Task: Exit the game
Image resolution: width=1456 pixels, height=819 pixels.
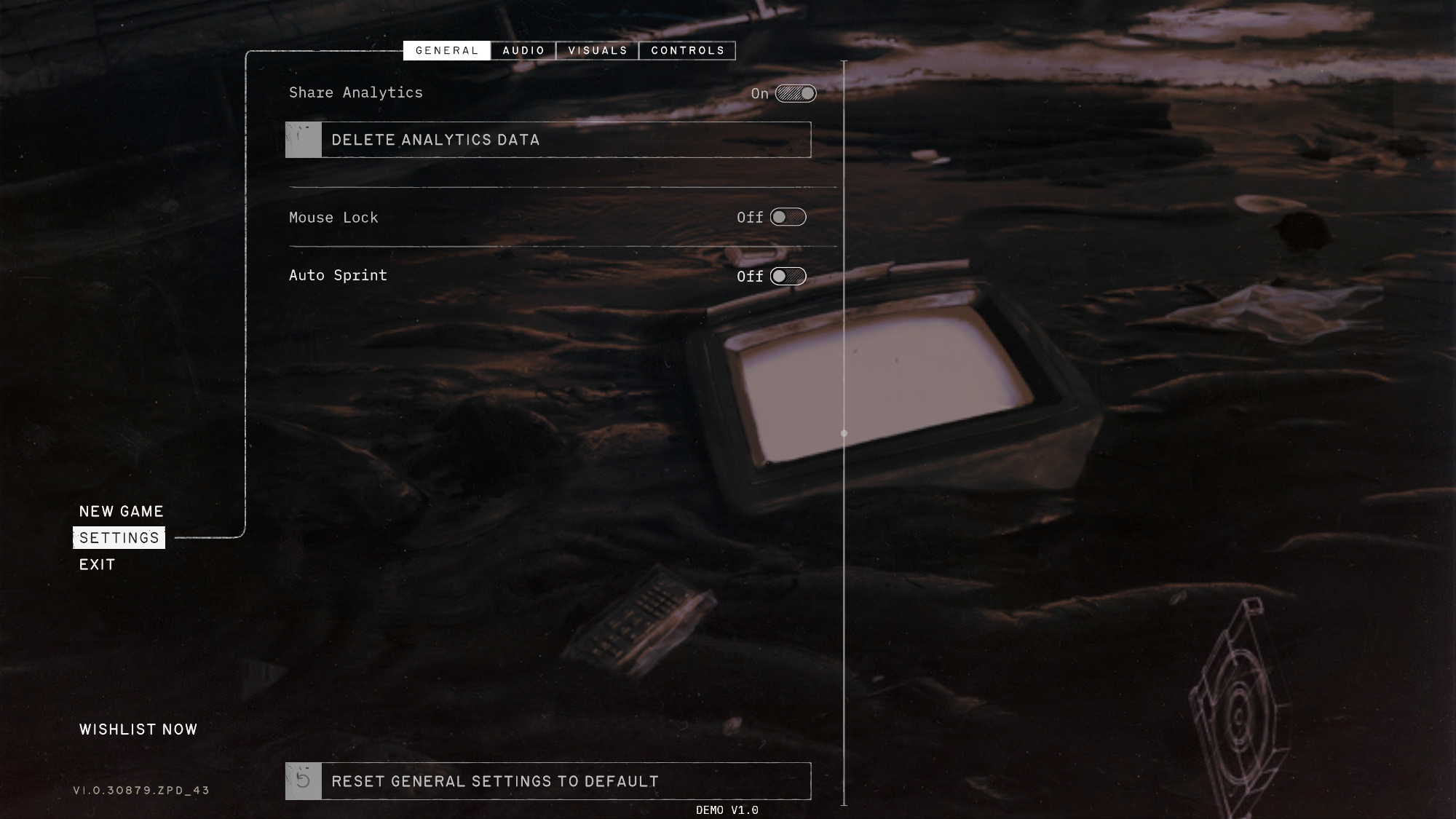Action: (x=98, y=565)
